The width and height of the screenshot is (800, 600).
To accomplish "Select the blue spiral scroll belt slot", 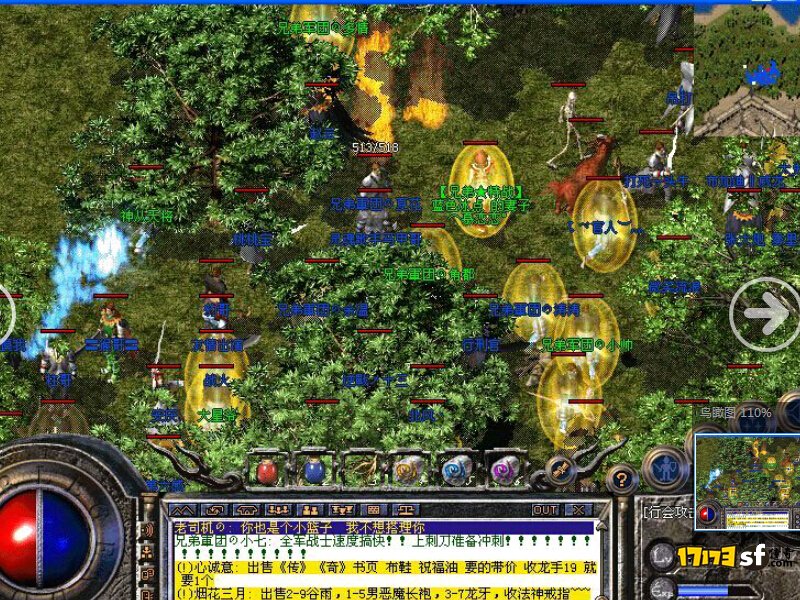I will 455,470.
